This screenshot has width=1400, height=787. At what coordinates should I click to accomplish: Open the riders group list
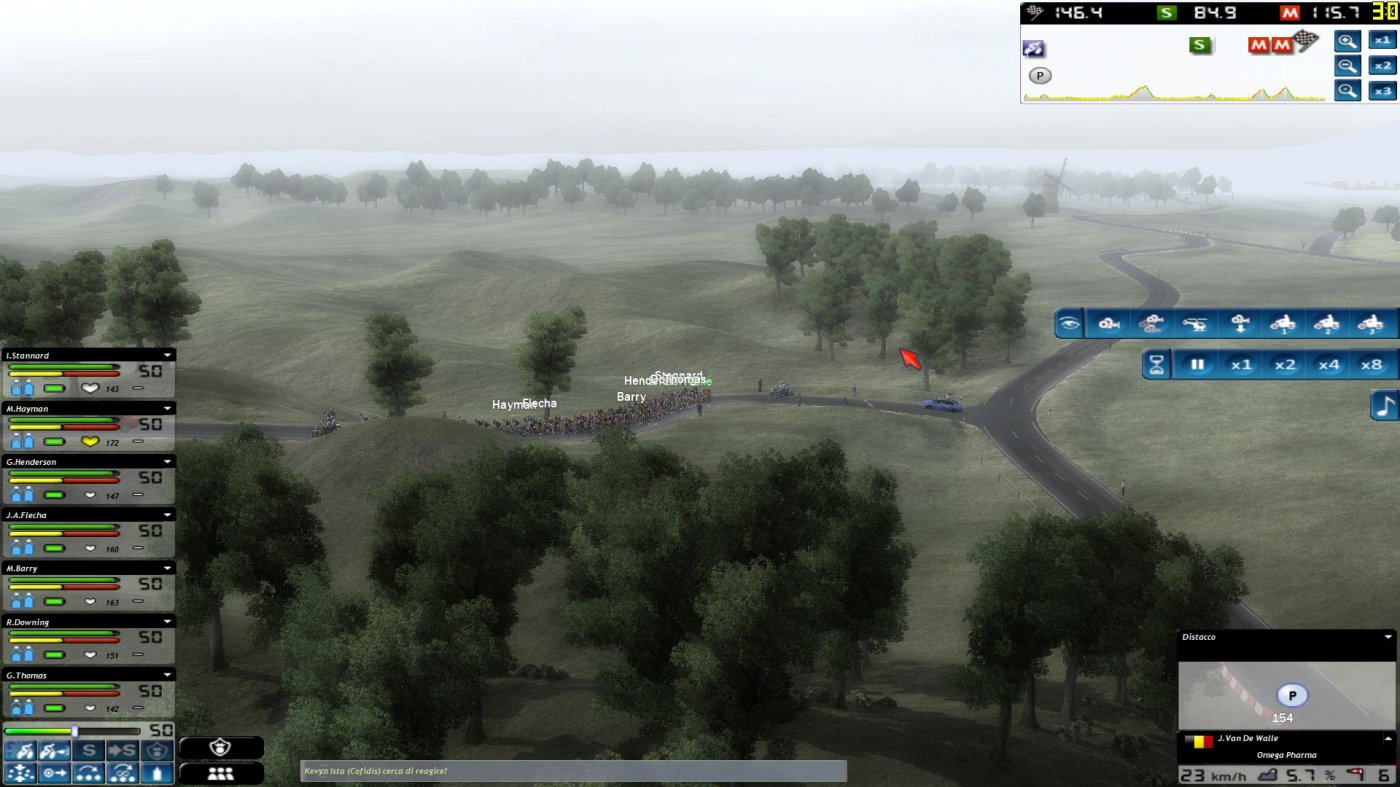tap(221, 773)
